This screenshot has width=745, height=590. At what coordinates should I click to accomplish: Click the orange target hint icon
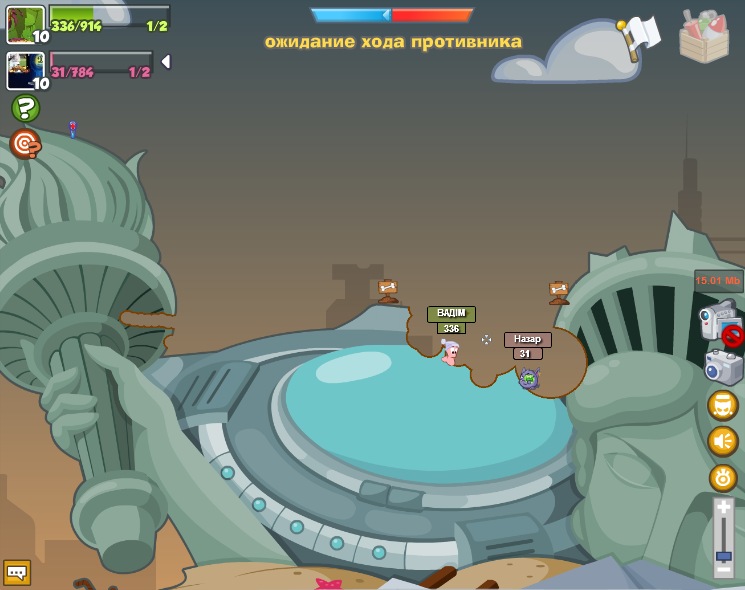tap(25, 144)
